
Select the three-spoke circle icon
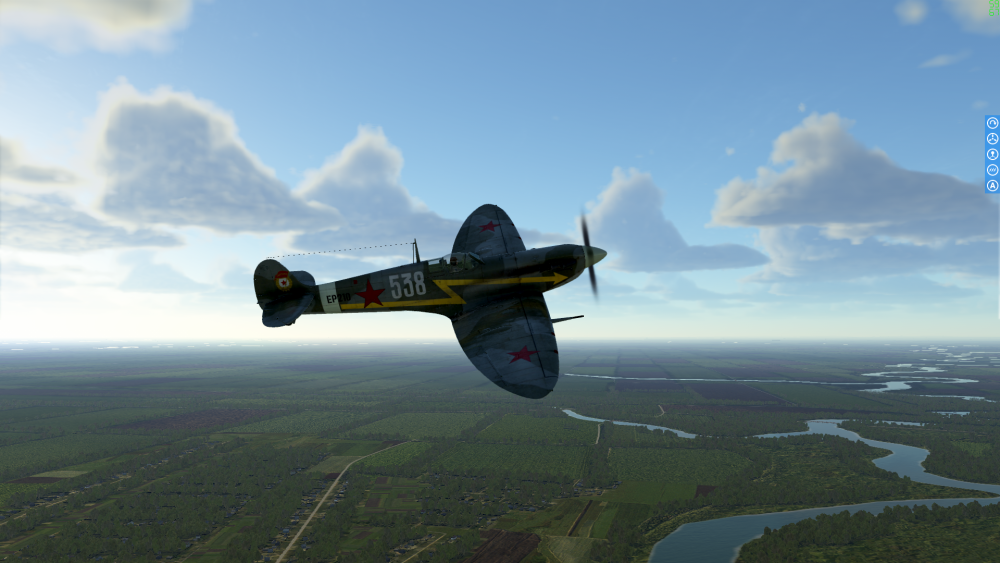pos(993,138)
